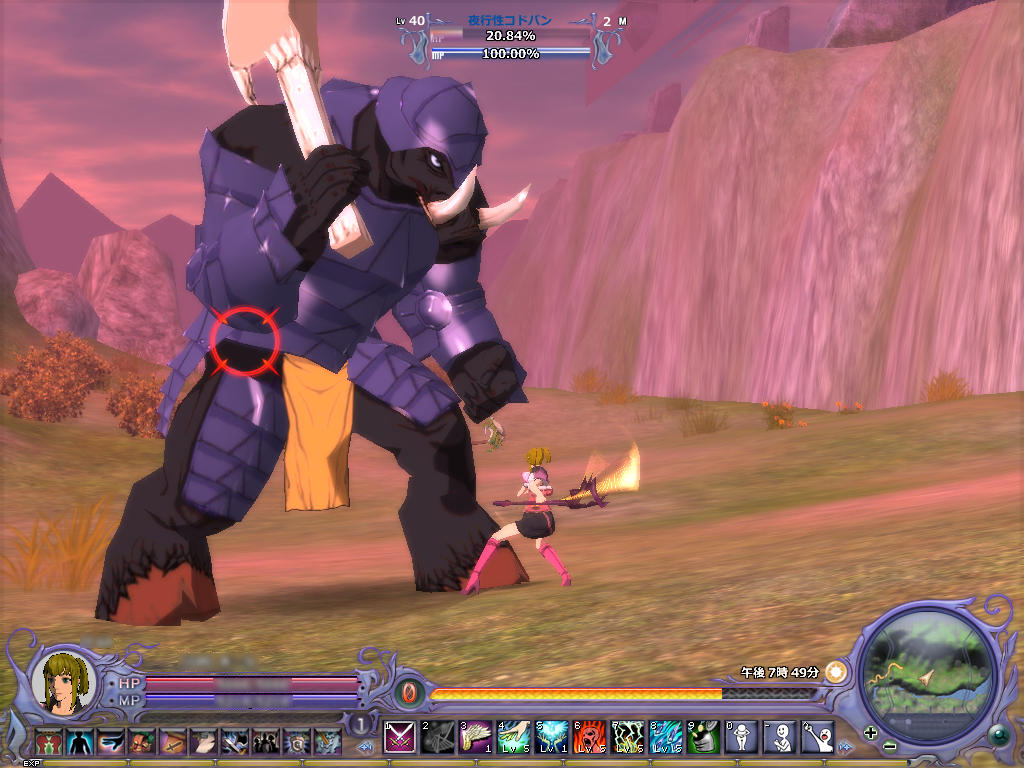Open the blue silhouette character menu icon
This screenshot has width=1024, height=768.
point(79,742)
